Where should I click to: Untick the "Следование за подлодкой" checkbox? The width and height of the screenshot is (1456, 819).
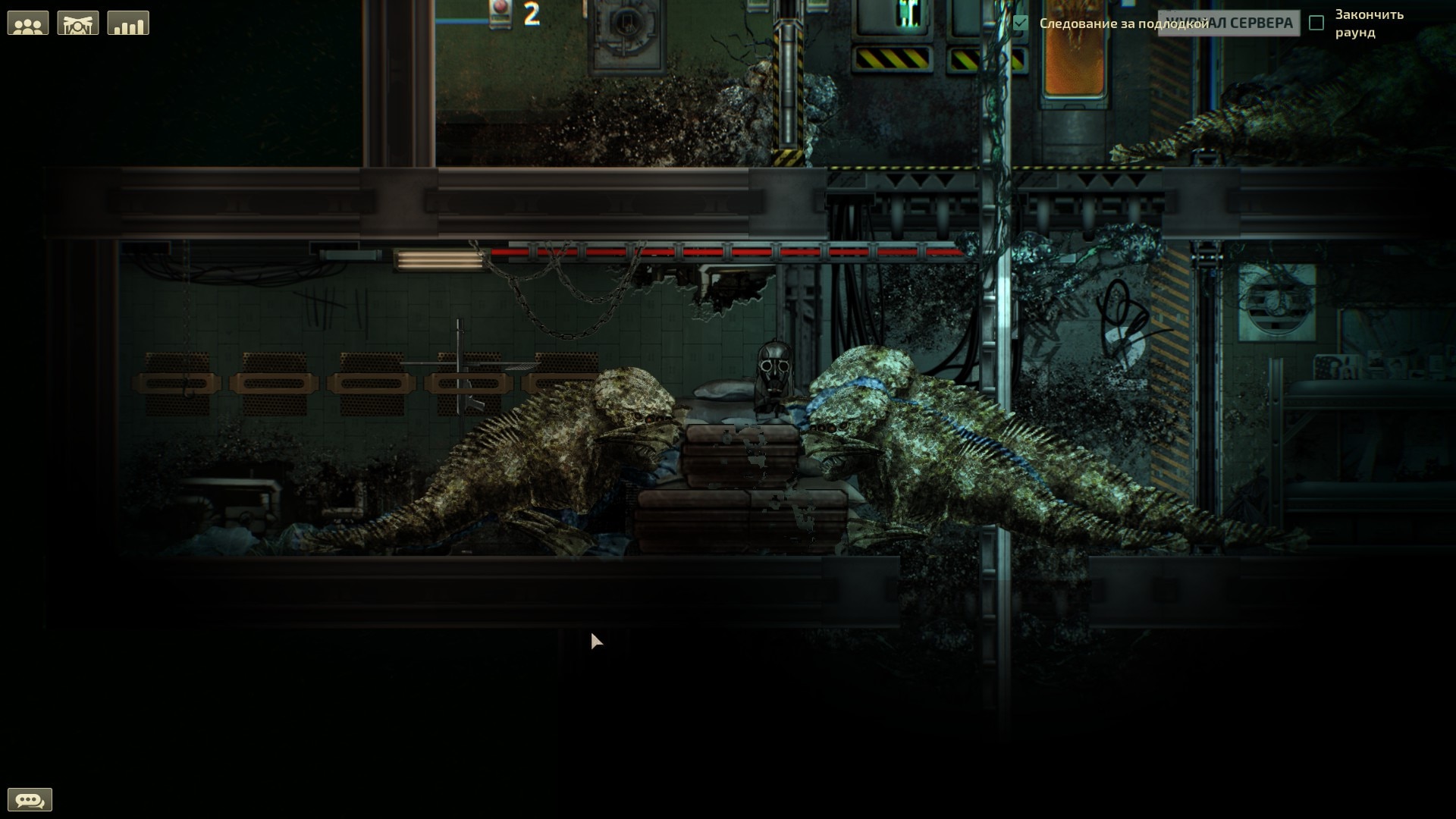[x=1021, y=24]
